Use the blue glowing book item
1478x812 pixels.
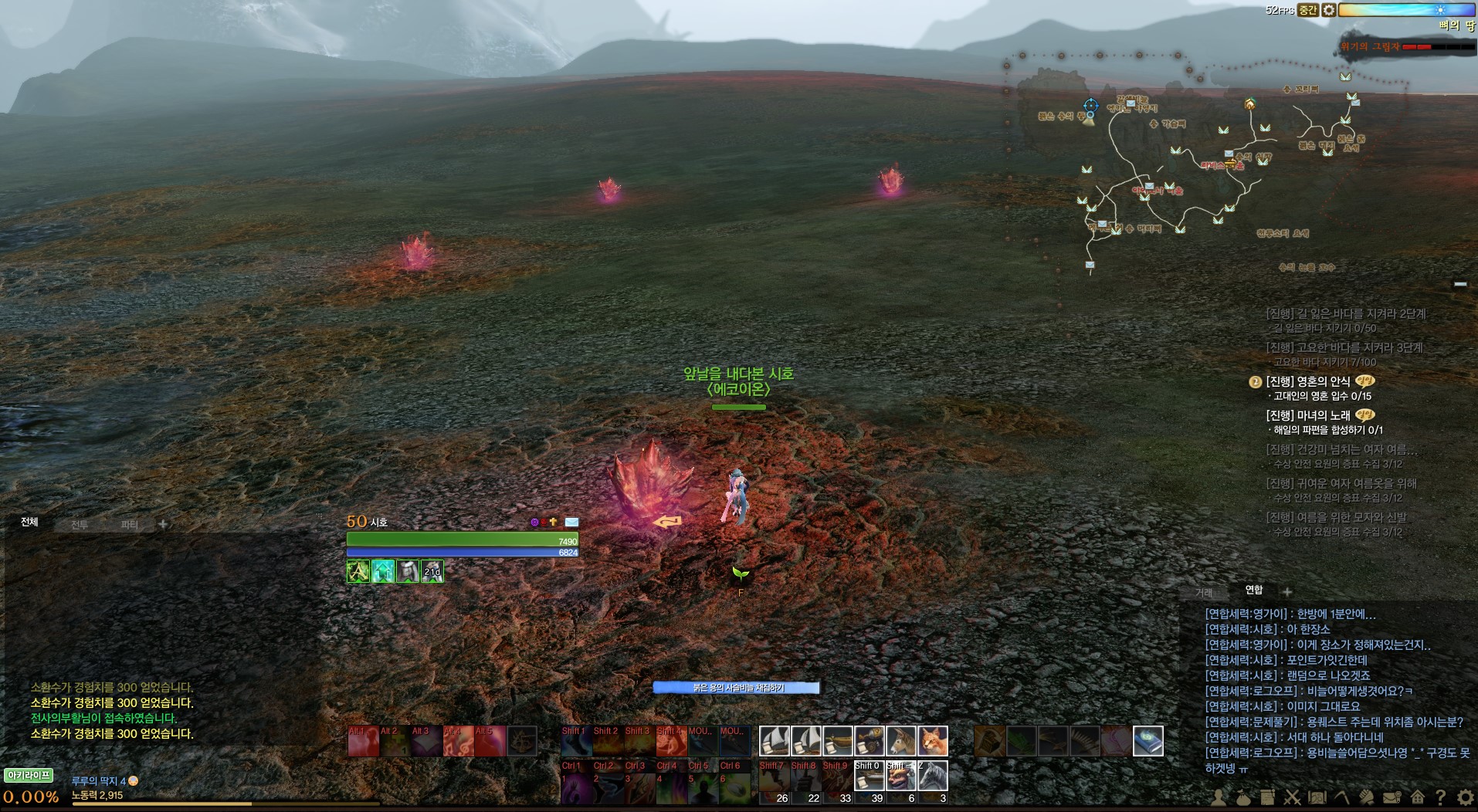(1147, 741)
